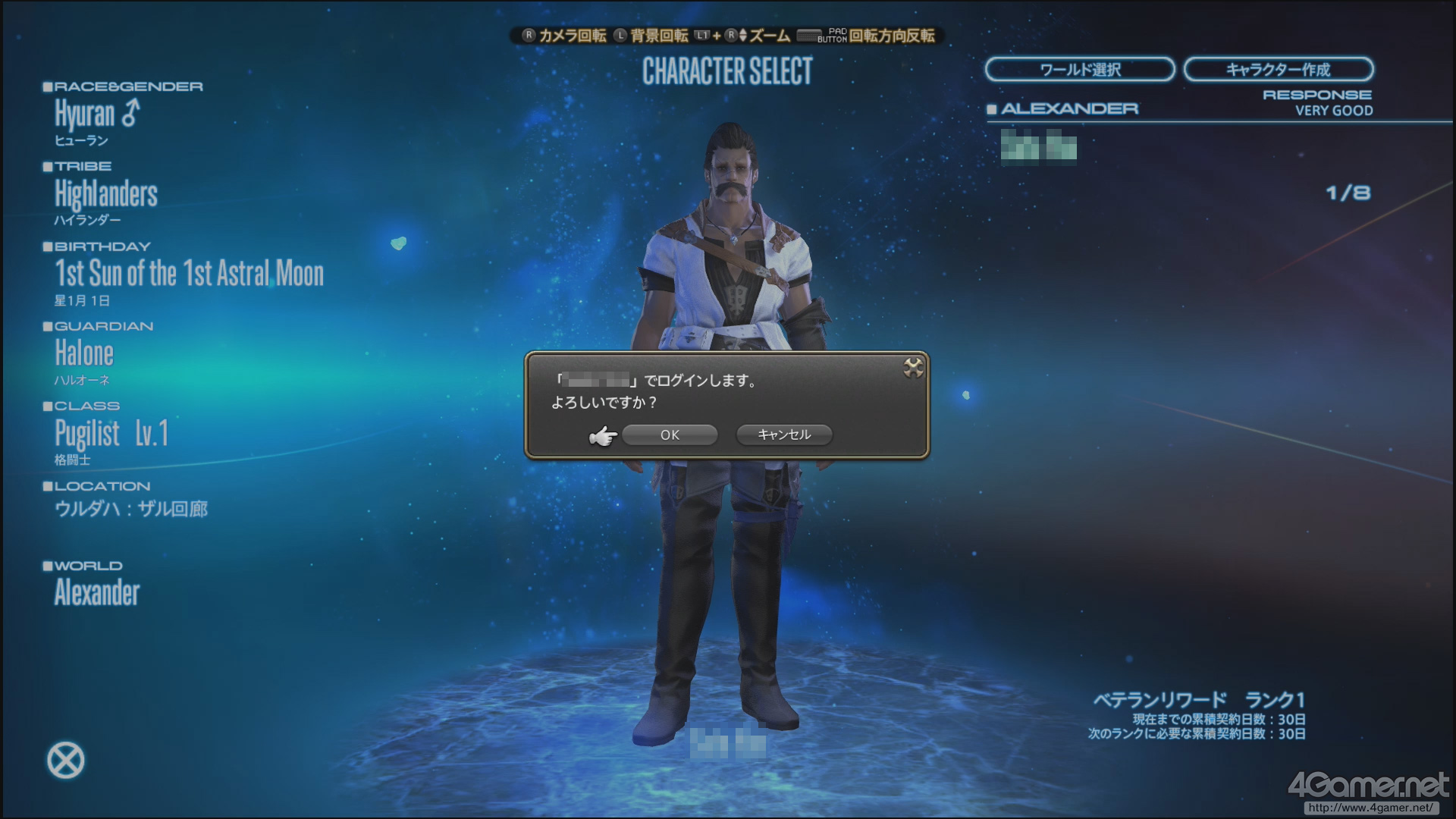Open キャラクター作成 character creation
The width and height of the screenshot is (1456, 819).
(x=1278, y=70)
